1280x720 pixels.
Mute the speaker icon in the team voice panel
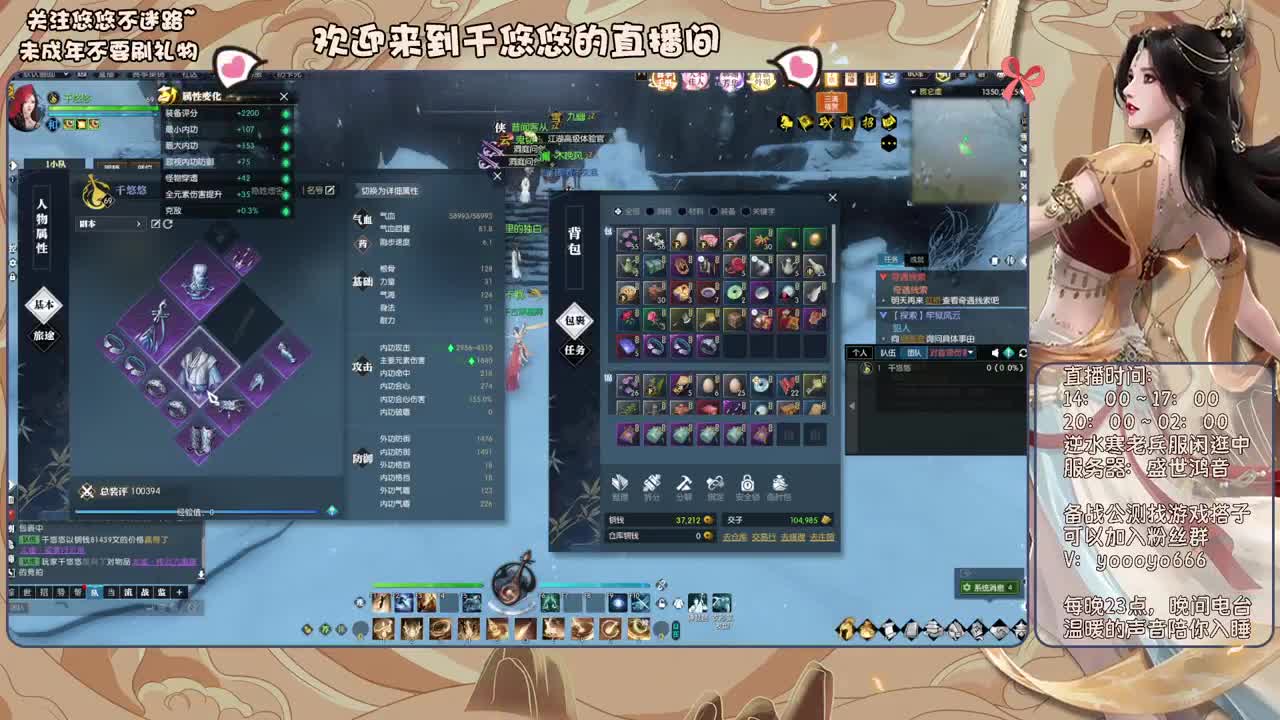click(x=994, y=352)
